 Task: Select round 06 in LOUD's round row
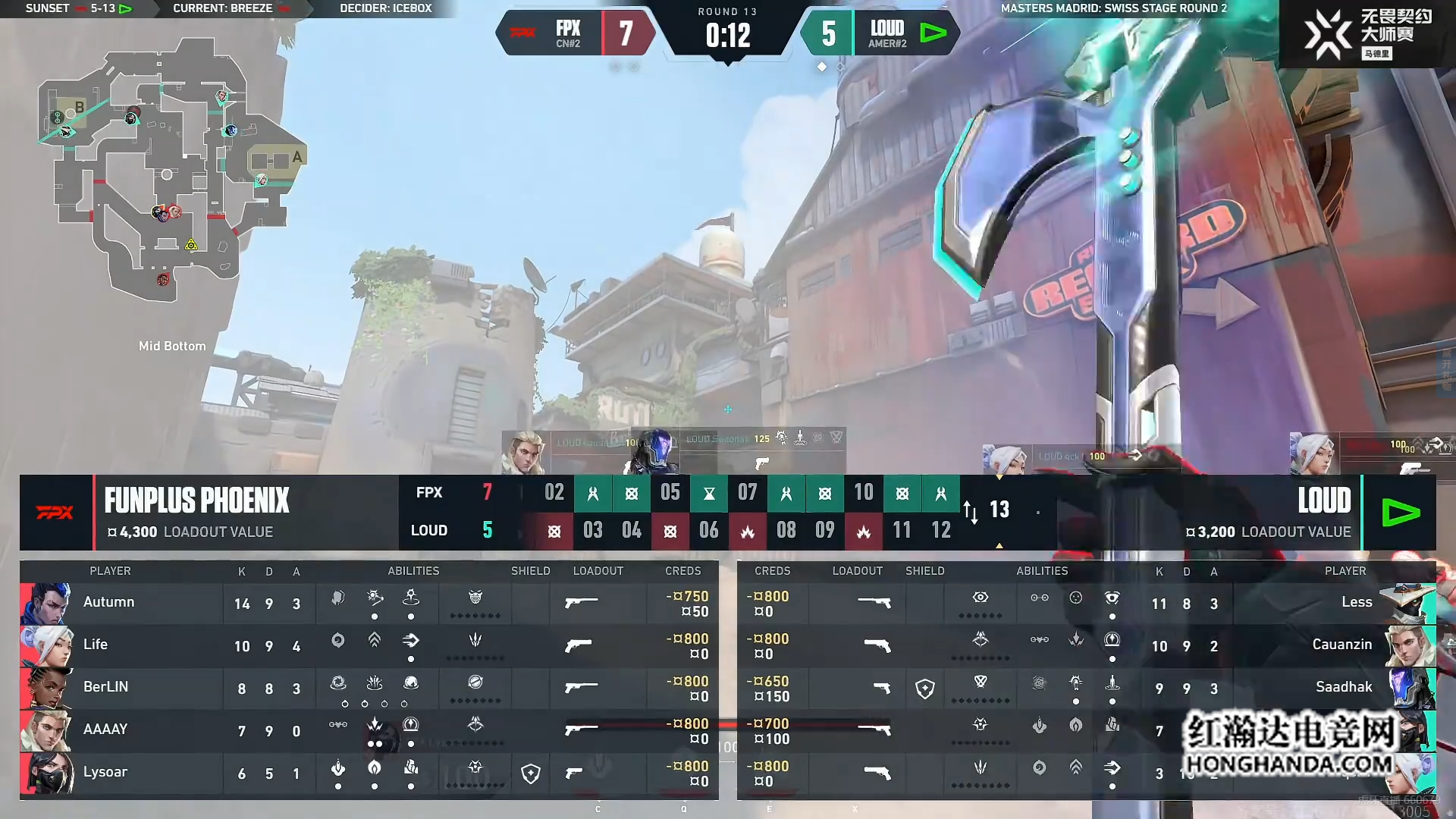(709, 531)
